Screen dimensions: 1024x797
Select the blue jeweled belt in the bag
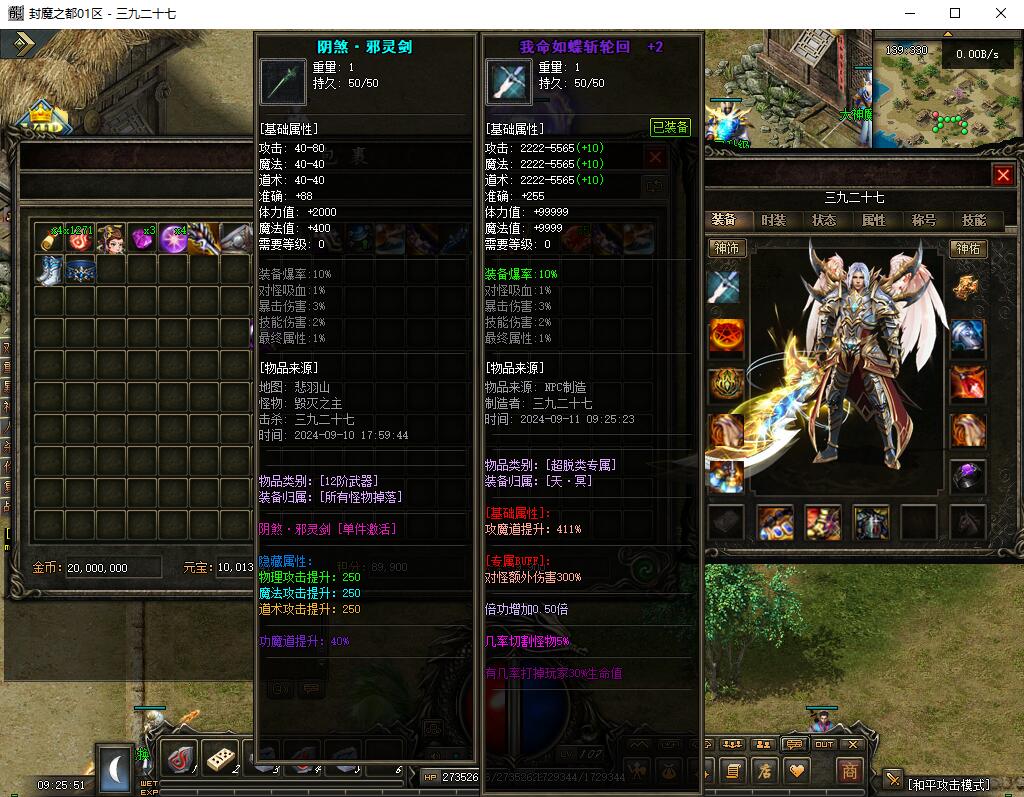click(80, 270)
